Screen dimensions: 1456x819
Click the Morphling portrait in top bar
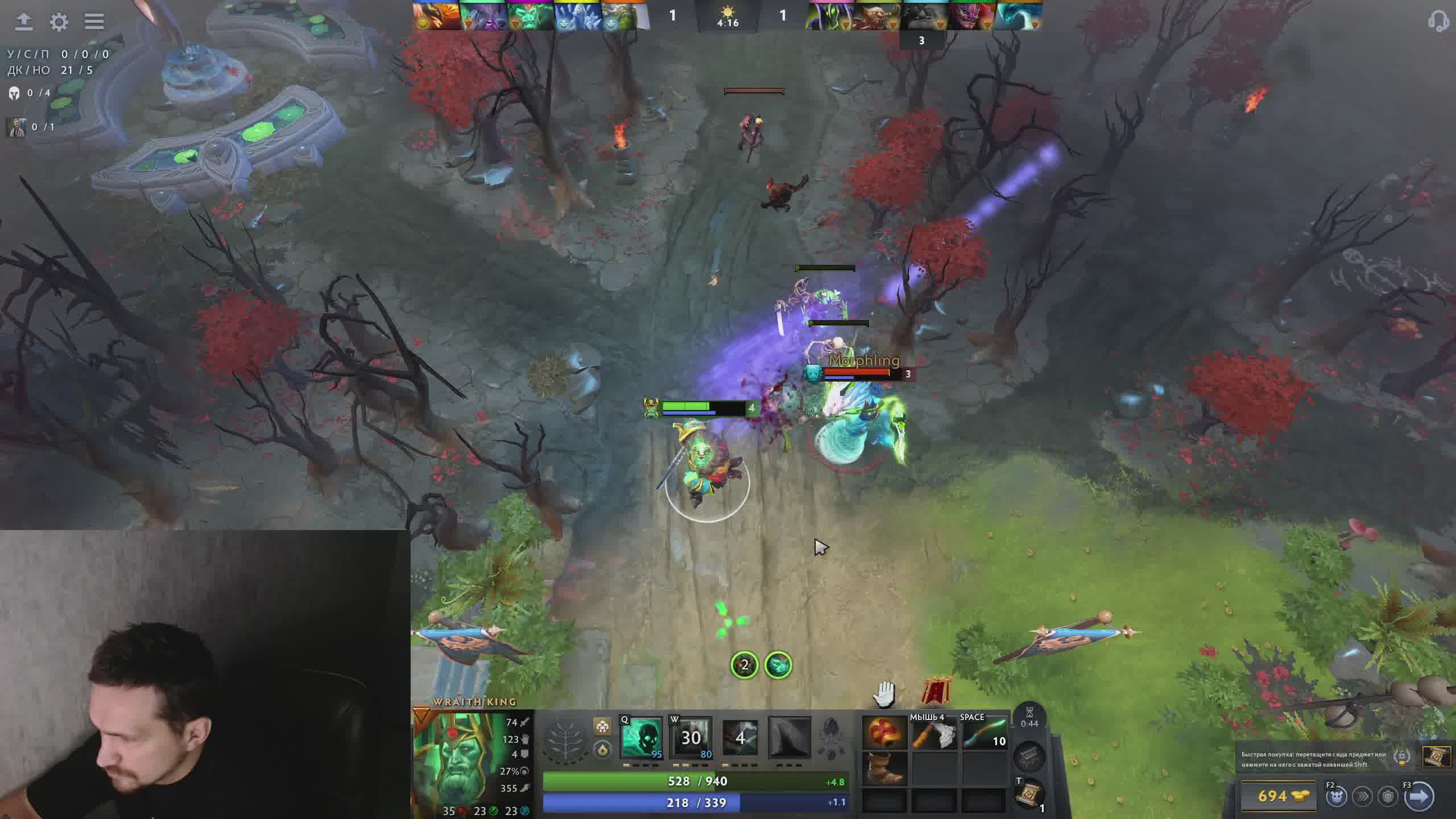click(1018, 15)
